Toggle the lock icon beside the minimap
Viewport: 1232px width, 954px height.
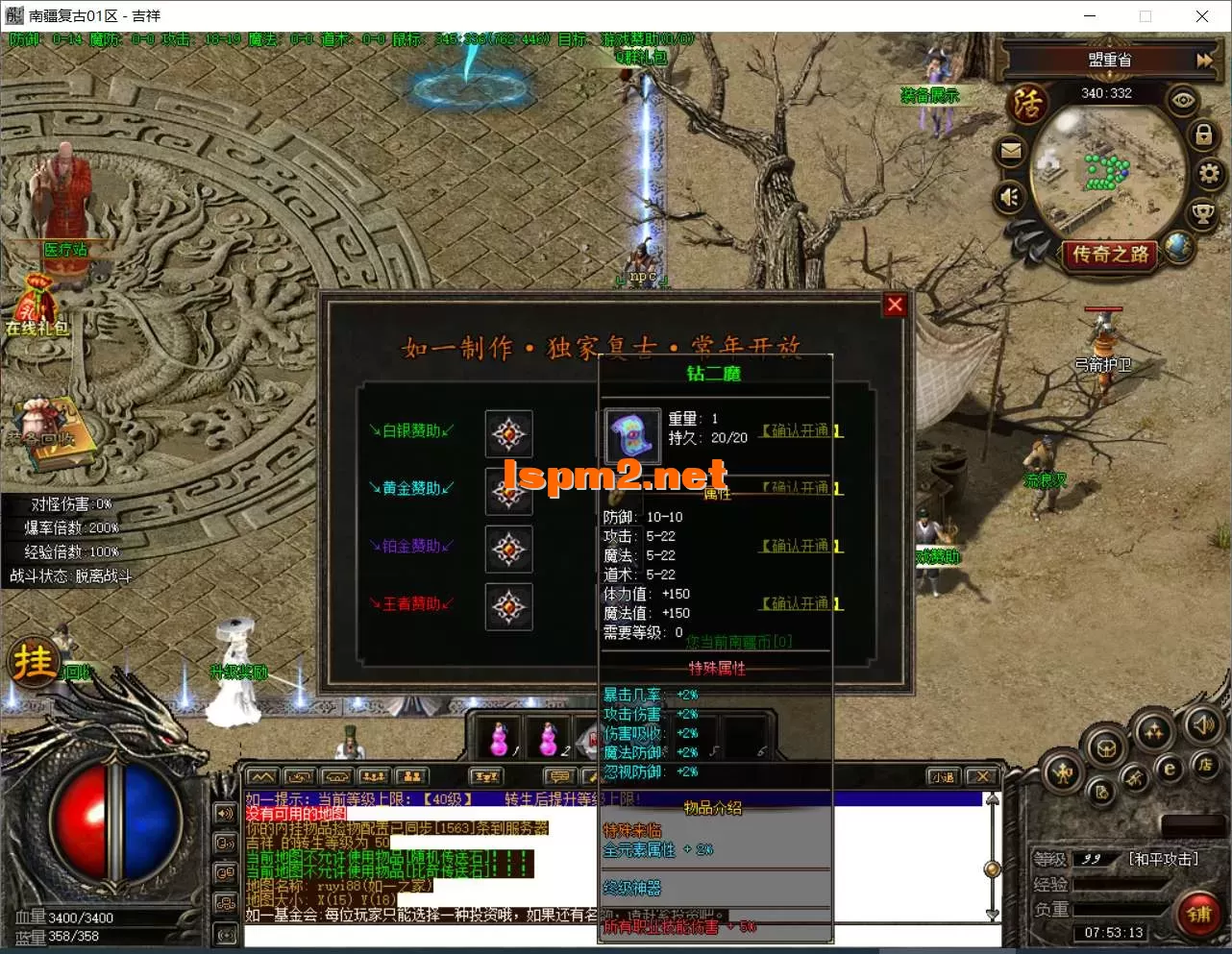1203,135
